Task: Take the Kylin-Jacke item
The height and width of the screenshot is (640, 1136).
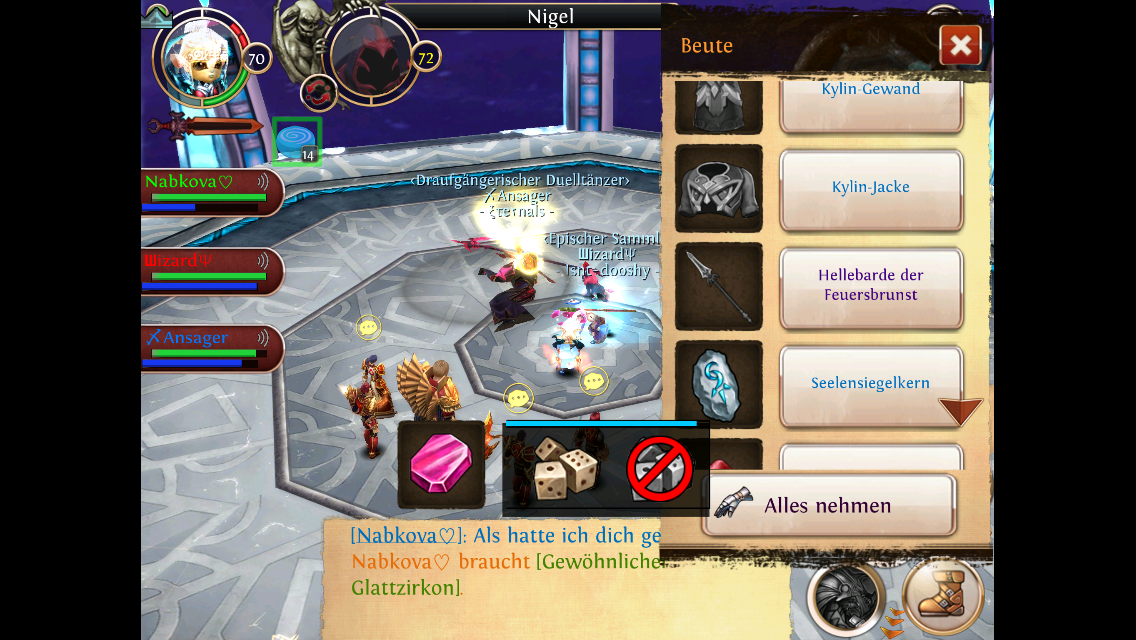Action: coord(871,188)
